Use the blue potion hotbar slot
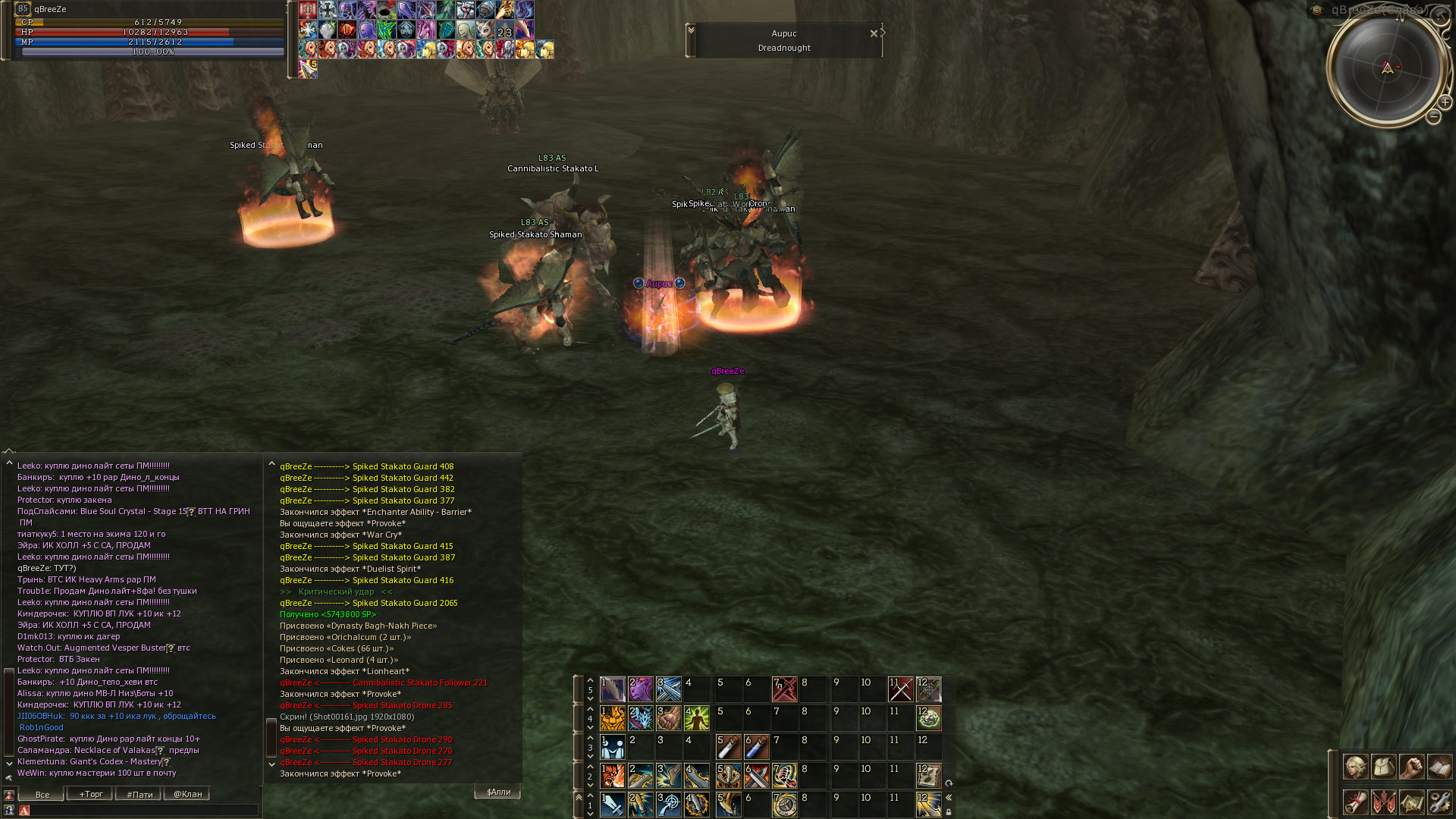 (x=756, y=747)
